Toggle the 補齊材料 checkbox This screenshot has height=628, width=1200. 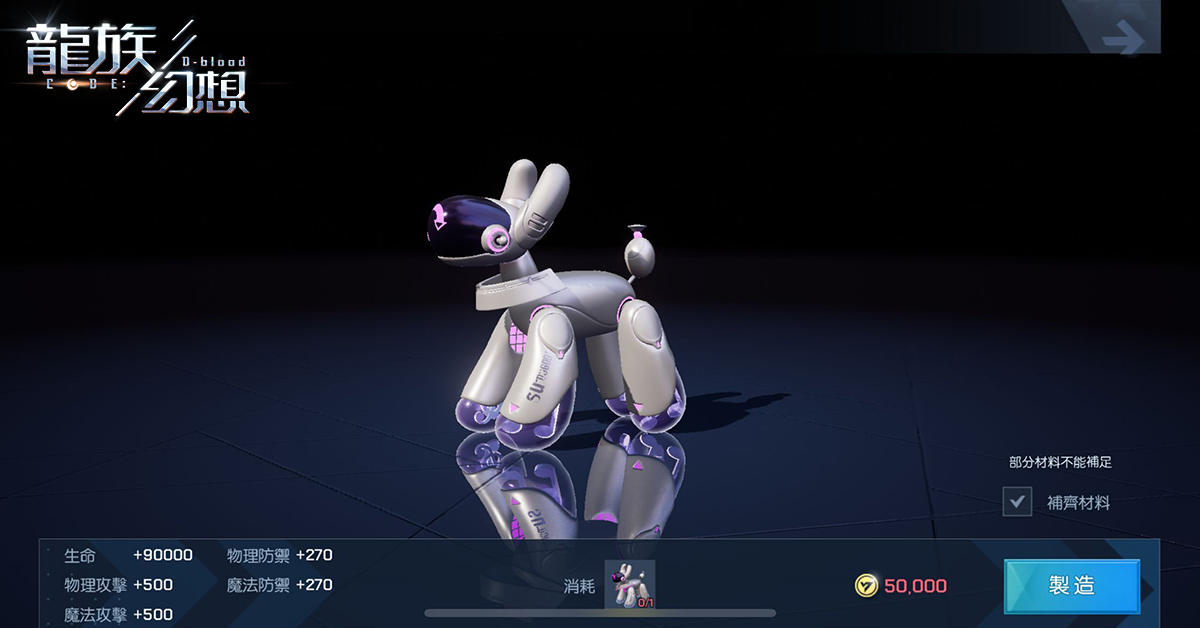[1017, 502]
